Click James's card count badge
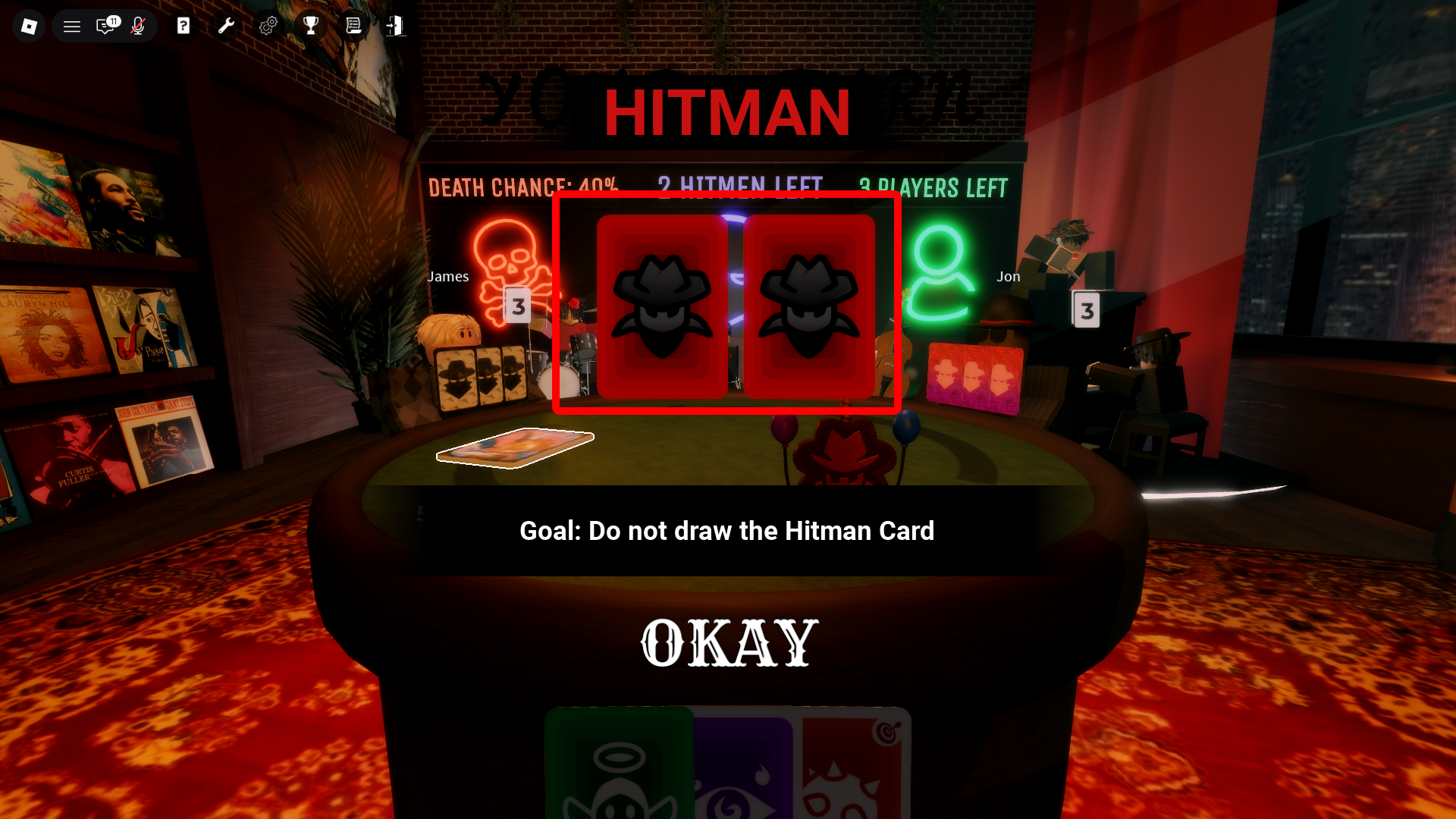1456x819 pixels. [519, 306]
